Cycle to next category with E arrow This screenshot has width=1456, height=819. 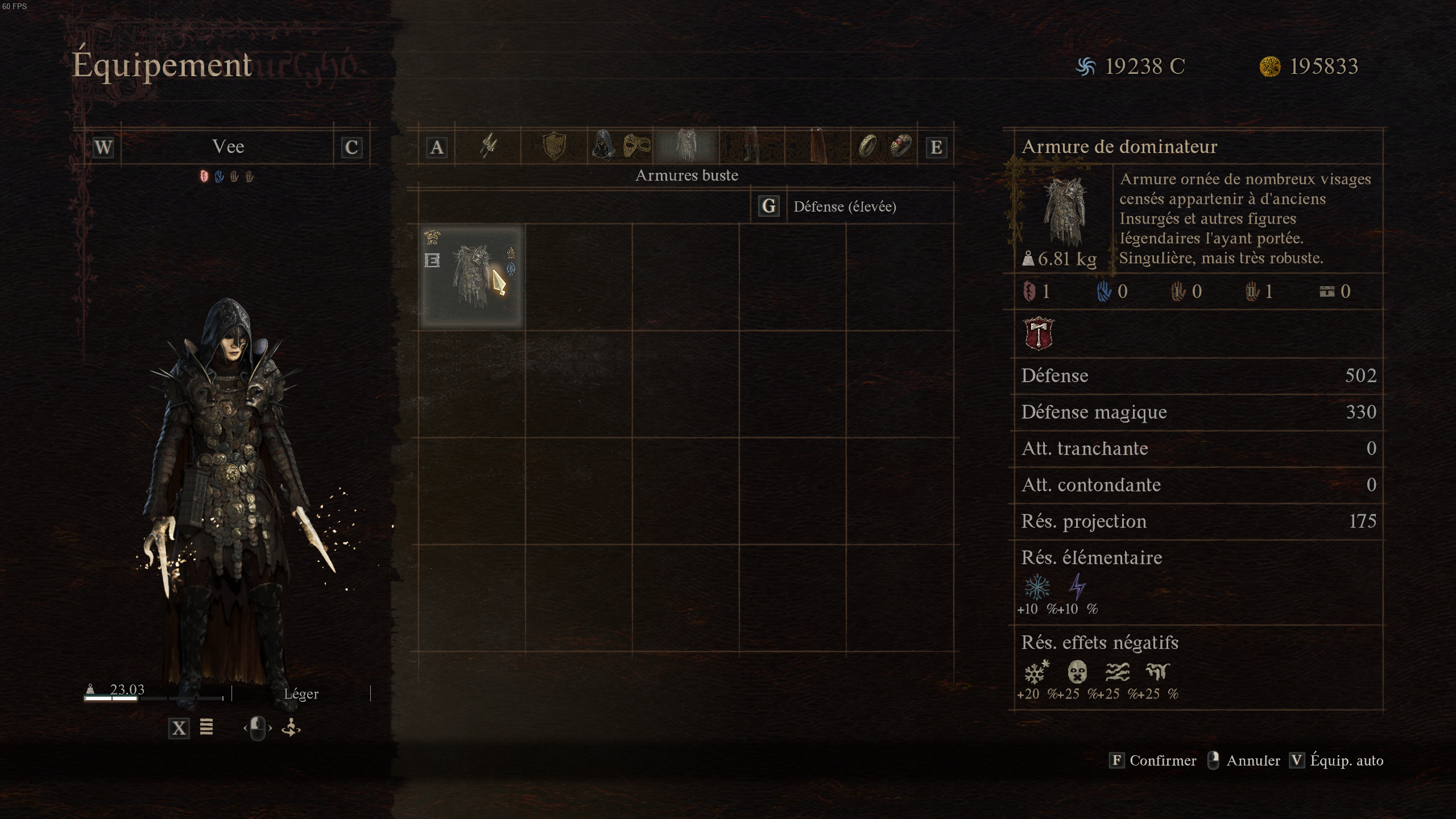click(x=937, y=147)
